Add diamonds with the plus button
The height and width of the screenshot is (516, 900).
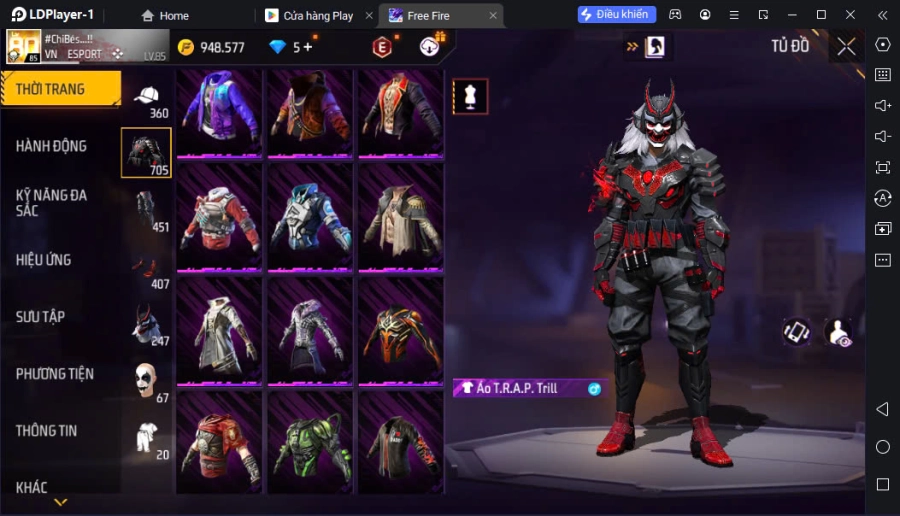(x=307, y=46)
